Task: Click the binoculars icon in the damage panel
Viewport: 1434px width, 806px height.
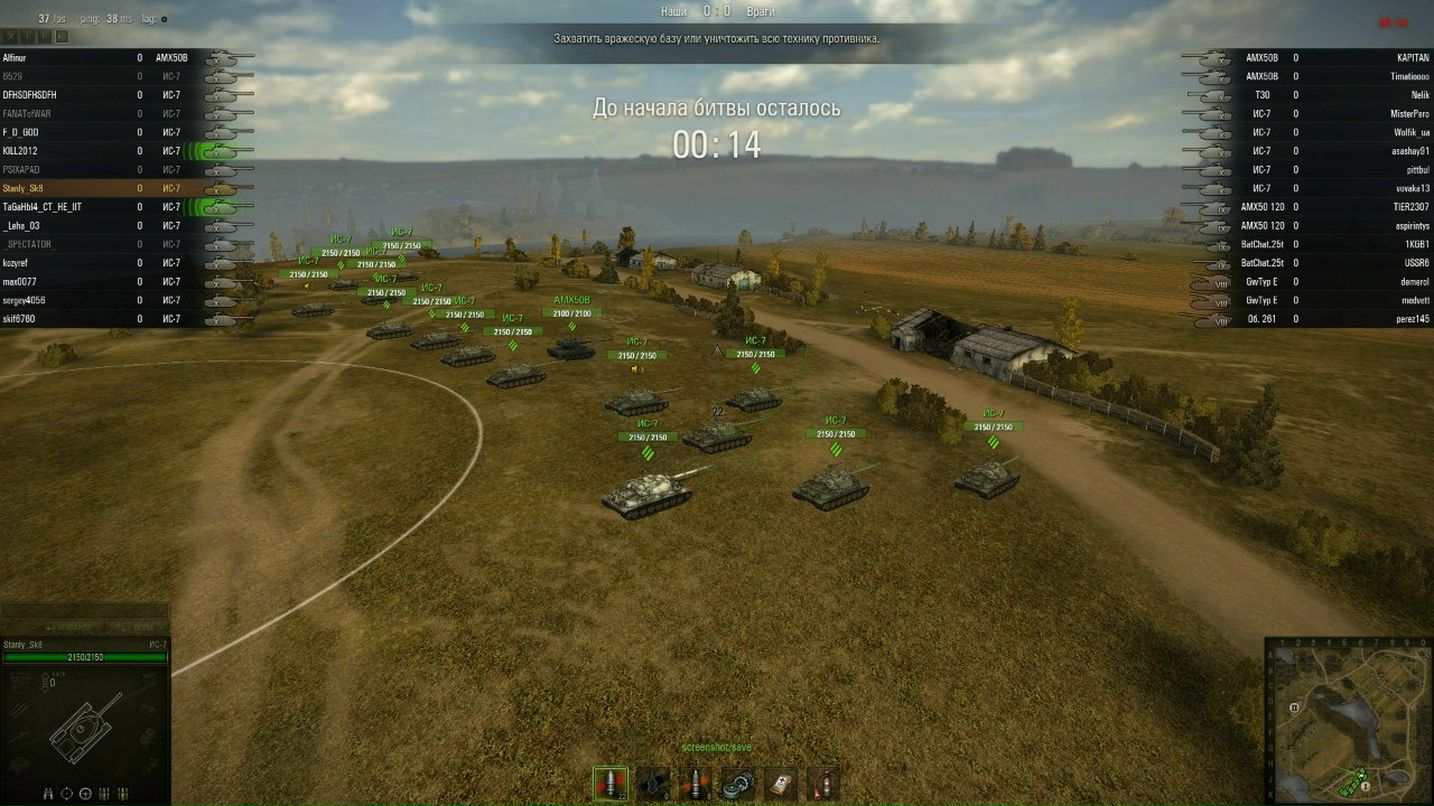Action: pos(48,794)
